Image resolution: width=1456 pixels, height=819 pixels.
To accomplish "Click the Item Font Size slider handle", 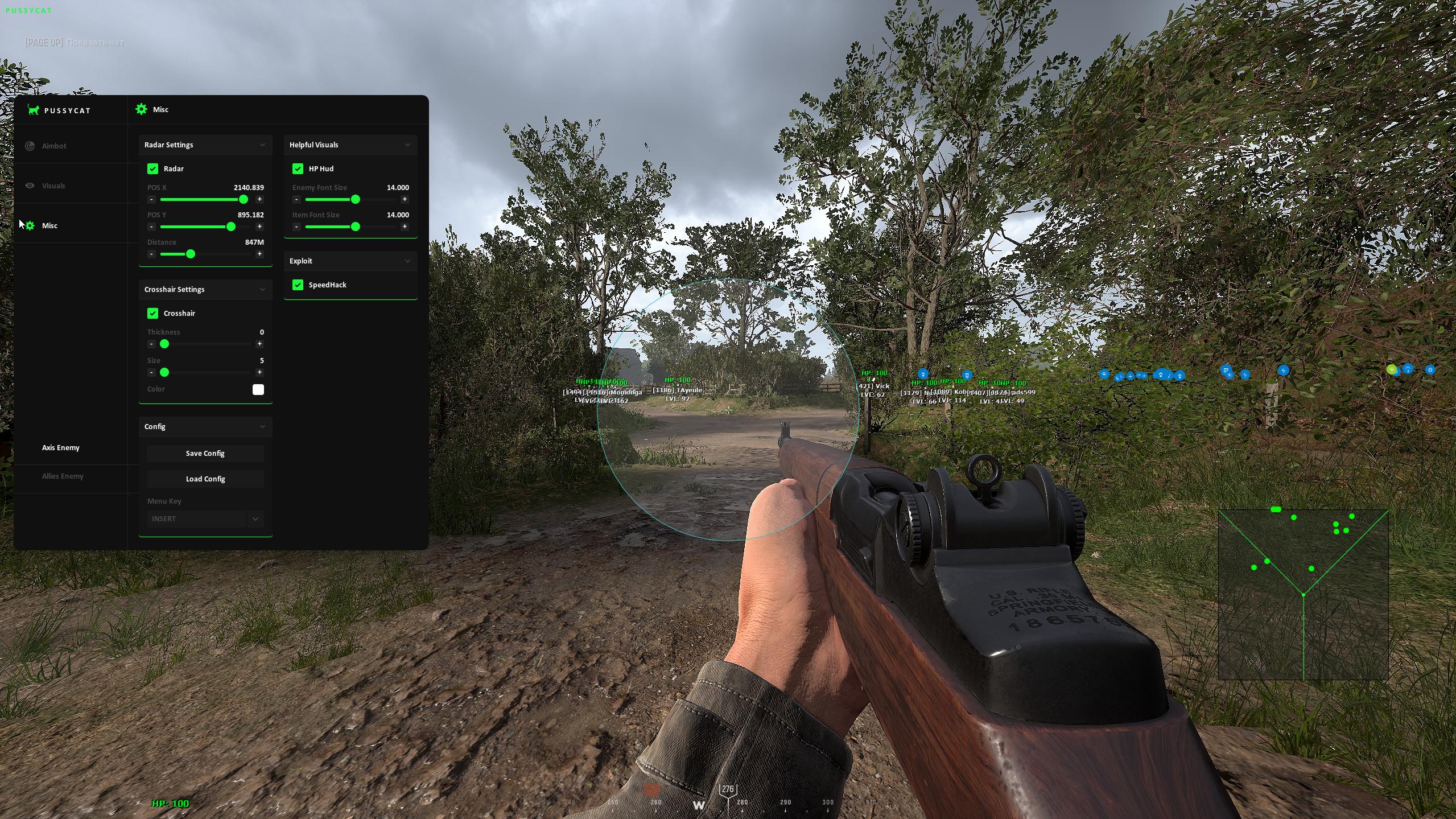I will [x=356, y=227].
